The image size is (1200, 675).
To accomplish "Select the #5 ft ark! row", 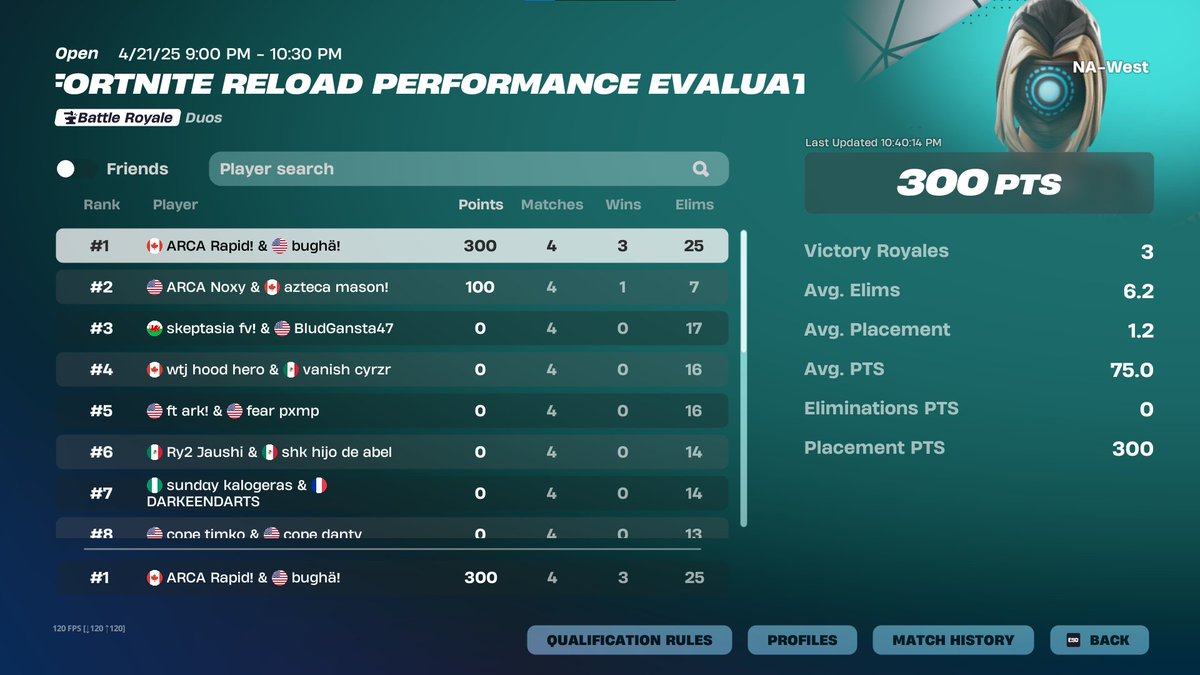I will coord(391,411).
